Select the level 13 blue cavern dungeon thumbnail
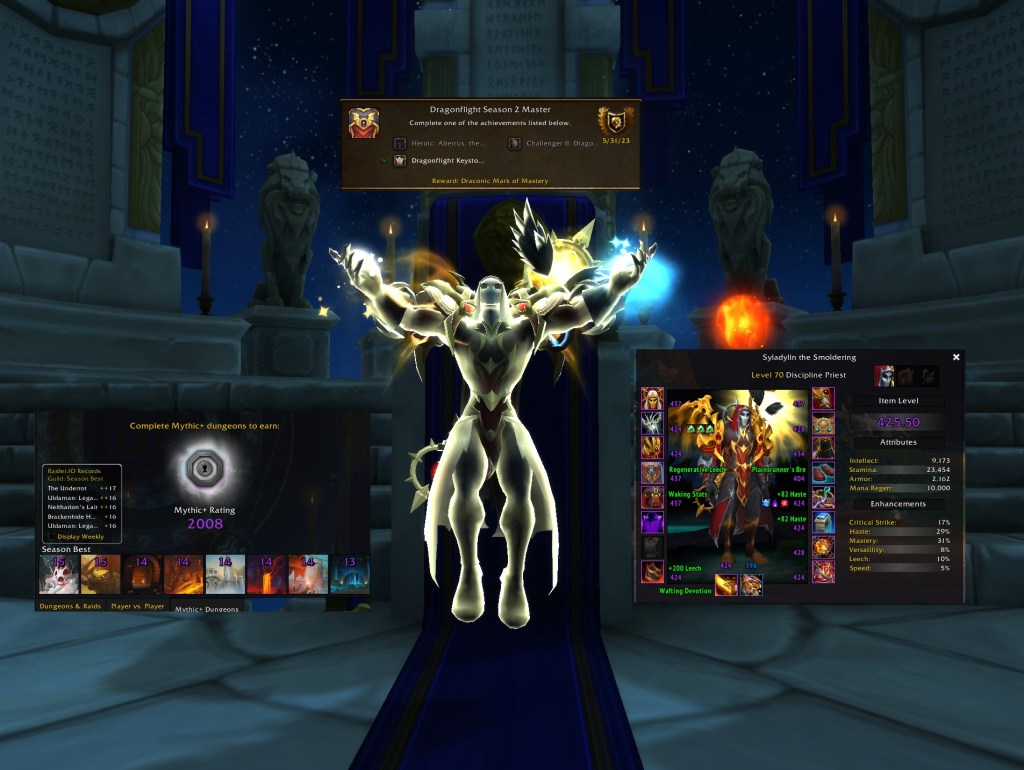 [x=349, y=574]
